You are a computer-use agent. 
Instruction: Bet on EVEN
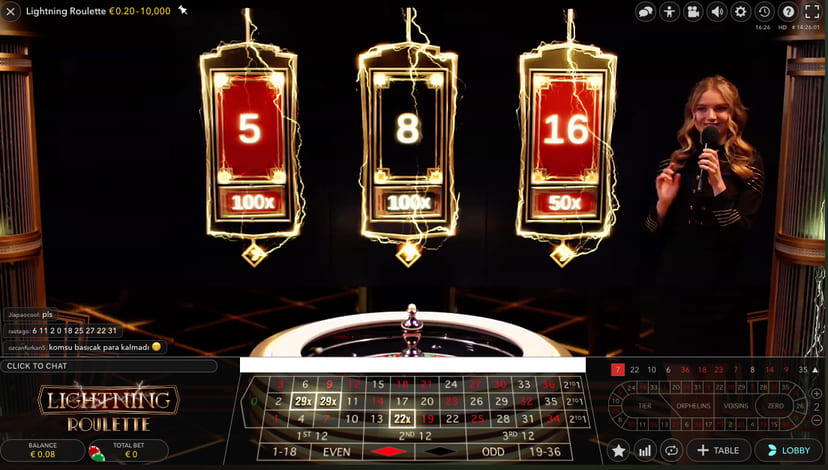tap(337, 452)
